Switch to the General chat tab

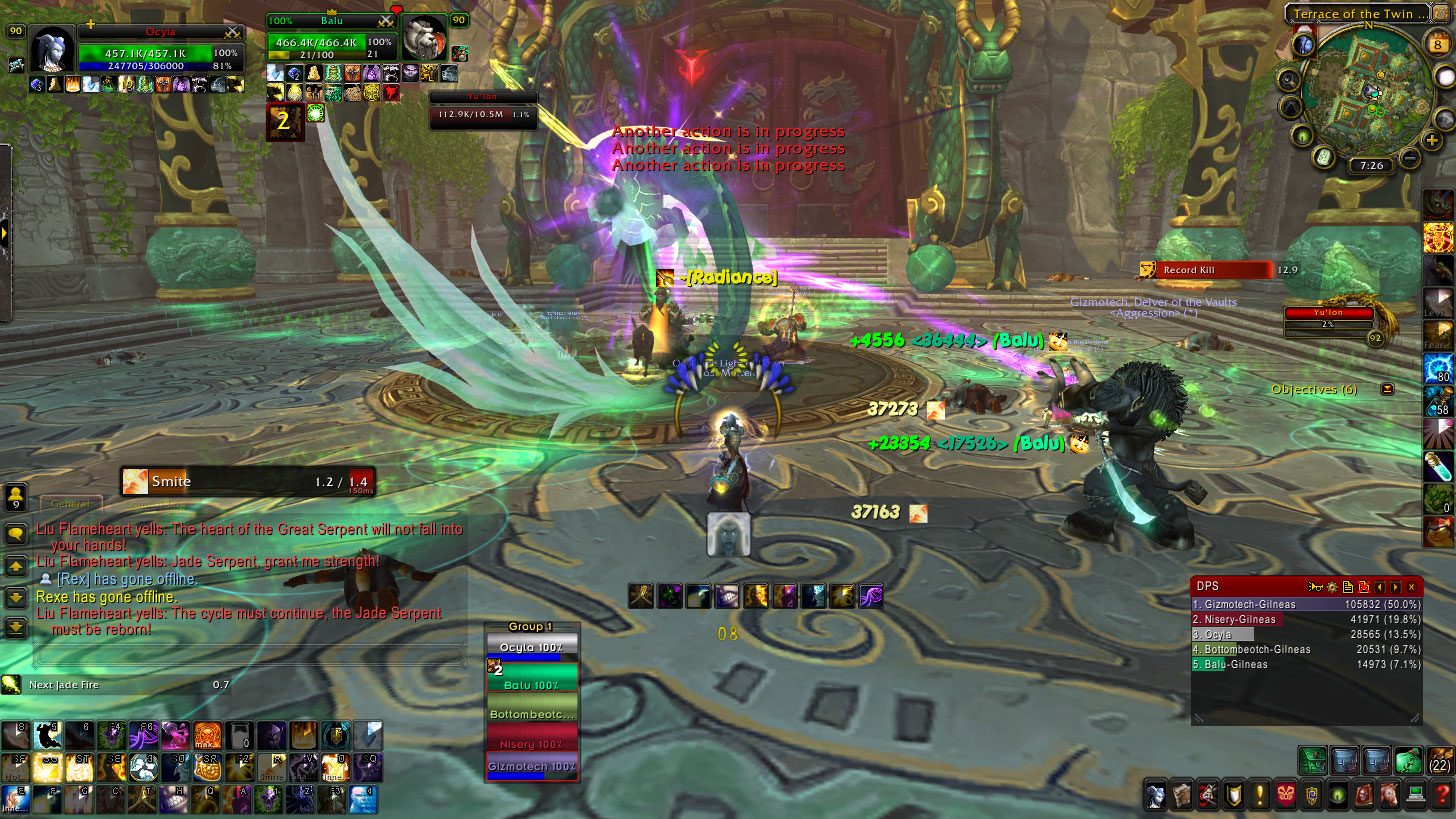71,504
